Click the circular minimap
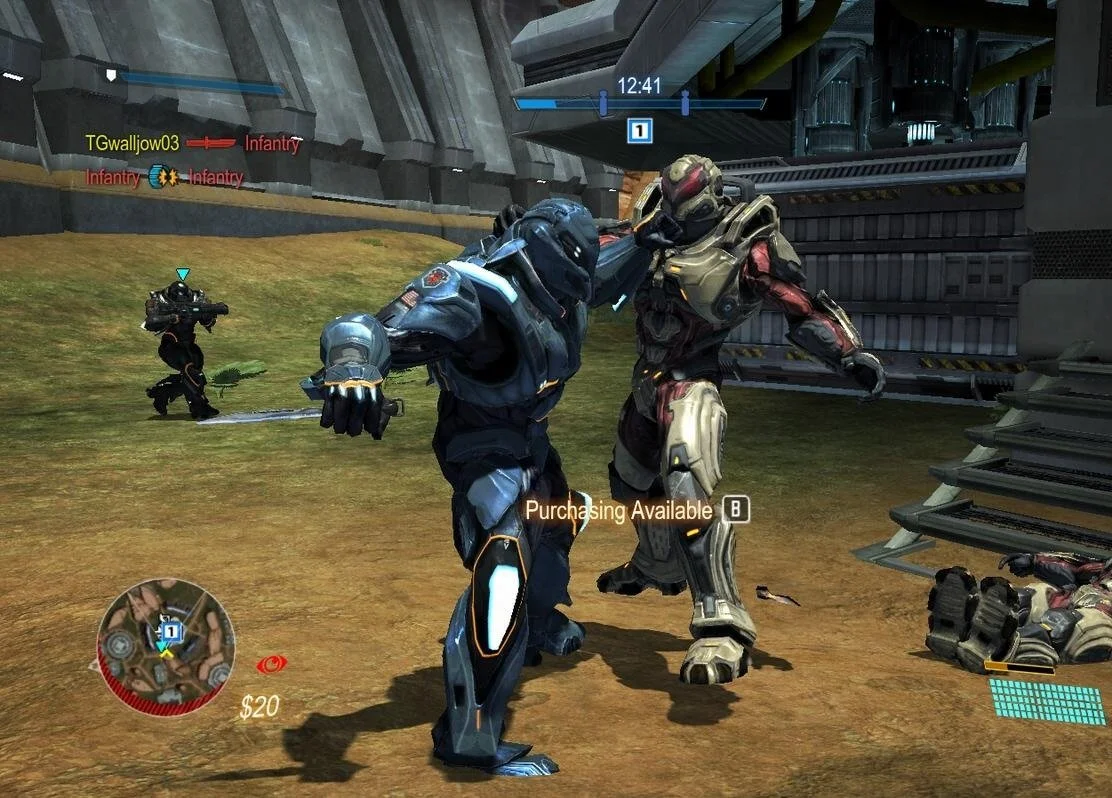This screenshot has width=1112, height=798. (166, 646)
